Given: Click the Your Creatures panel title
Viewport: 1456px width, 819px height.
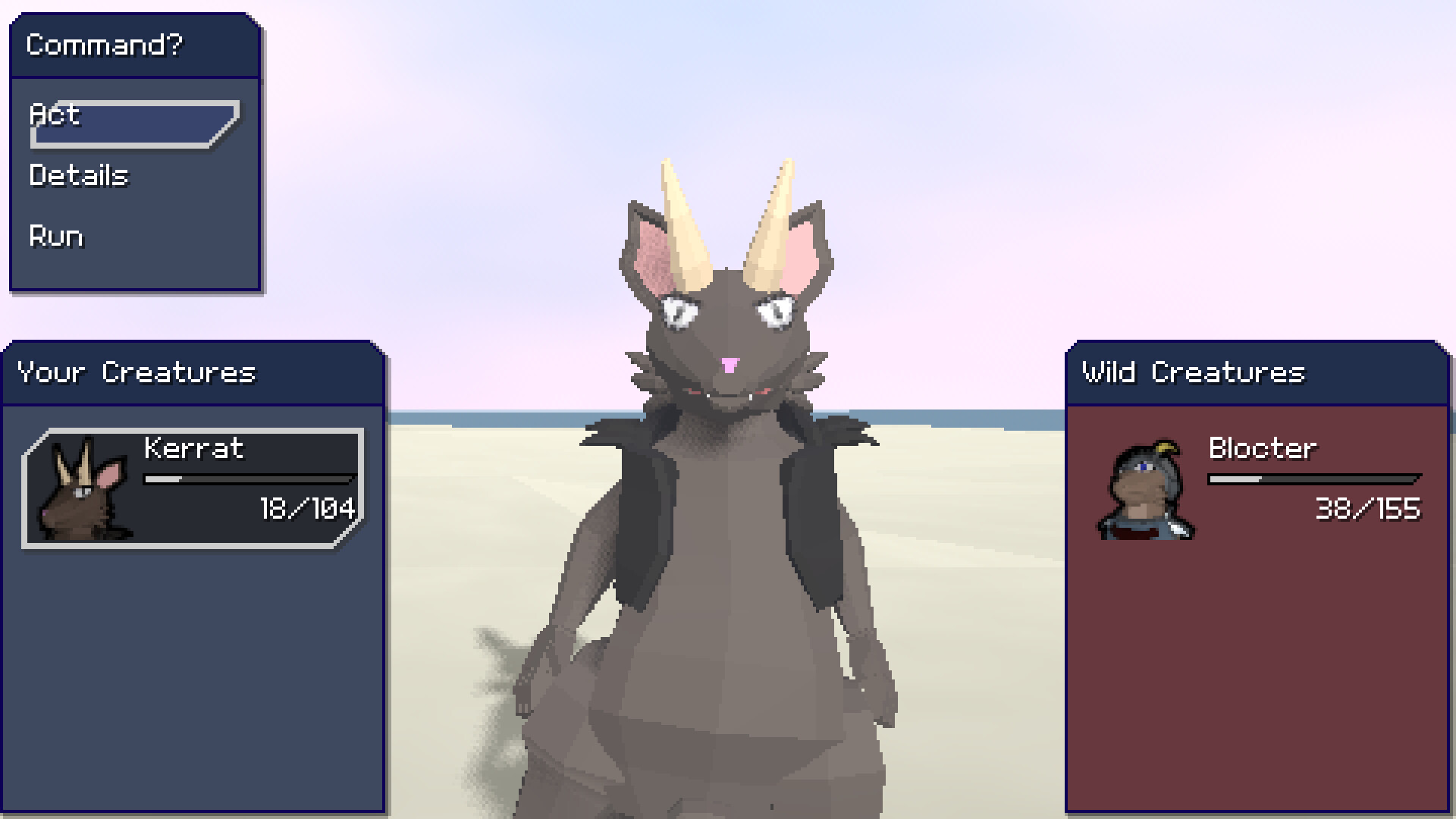Looking at the screenshot, I should coord(138,372).
